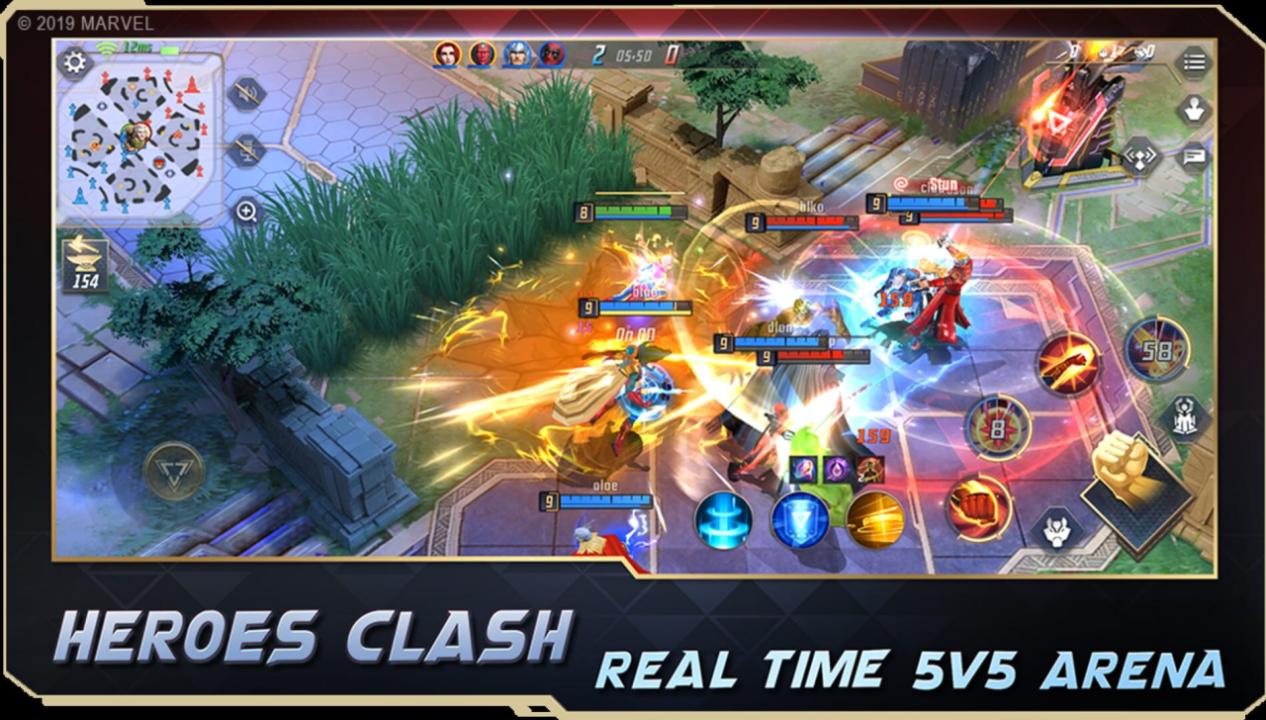Tap the magnifying glass zoom button
Viewport: 1266px width, 720px height.
pyautogui.click(x=246, y=211)
